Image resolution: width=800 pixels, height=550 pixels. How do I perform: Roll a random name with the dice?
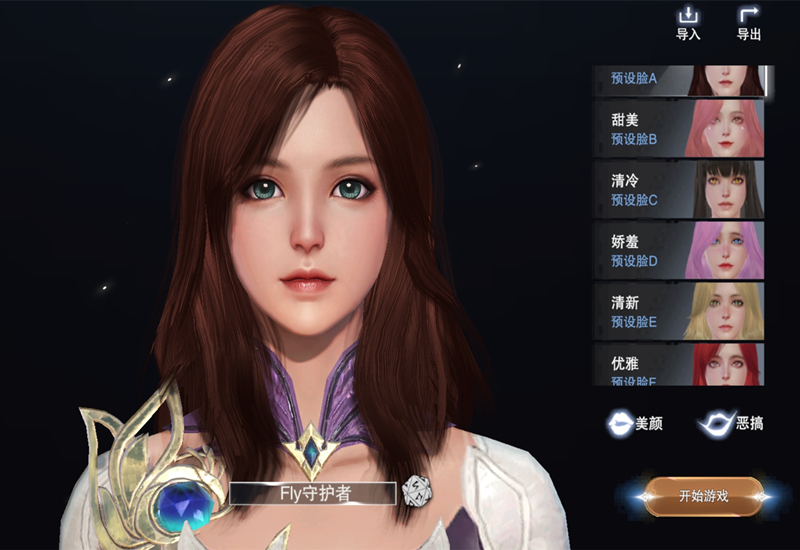click(x=413, y=491)
